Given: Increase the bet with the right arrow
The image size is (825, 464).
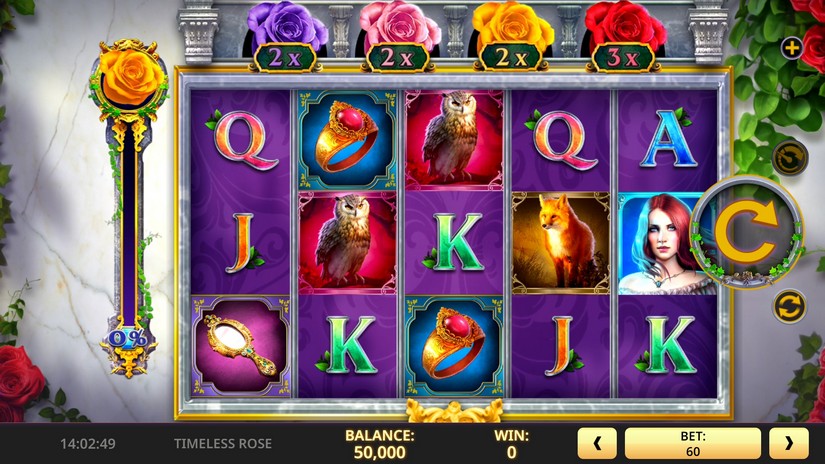Looking at the screenshot, I should click(788, 443).
